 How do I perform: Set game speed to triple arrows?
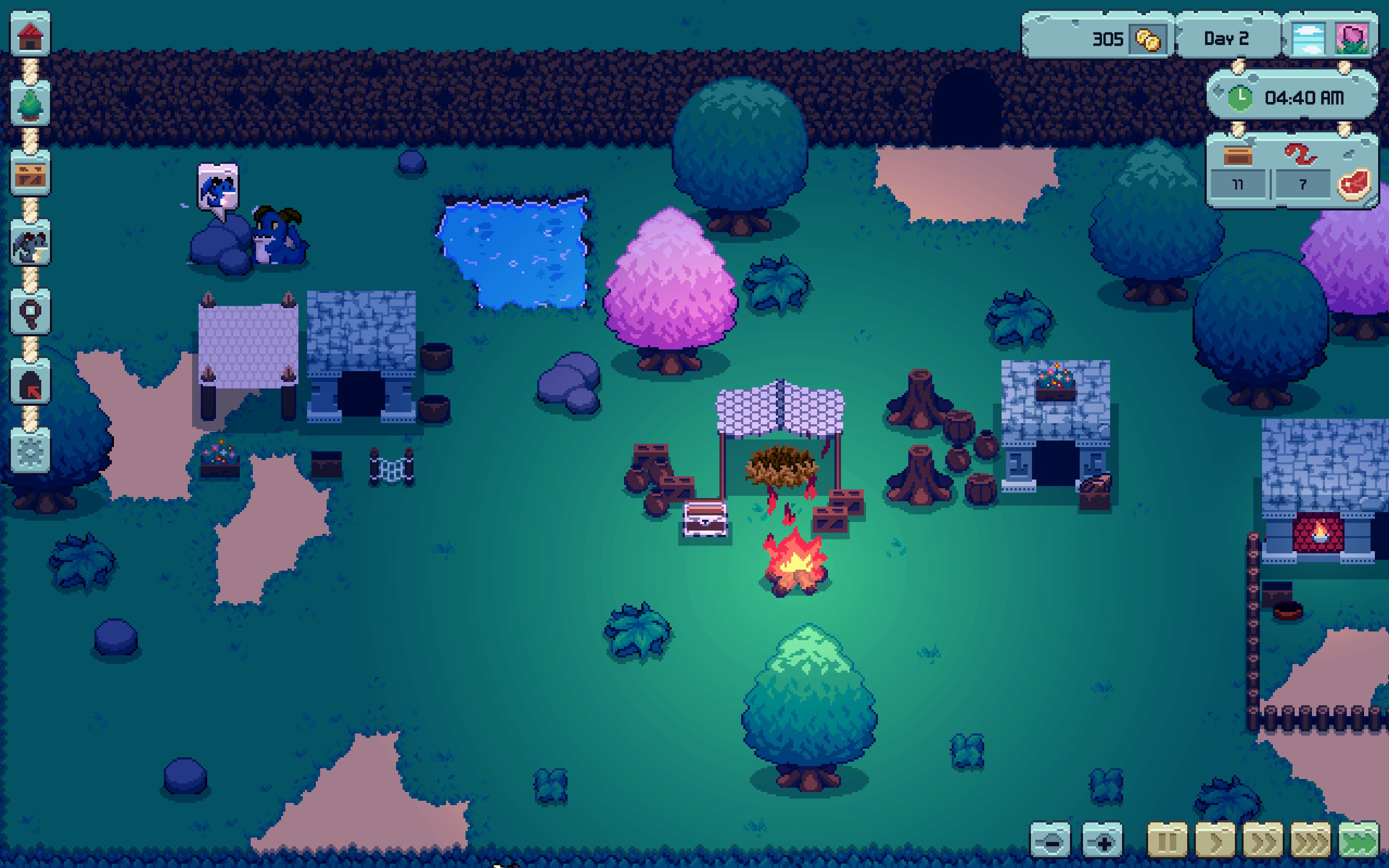click(x=1311, y=841)
